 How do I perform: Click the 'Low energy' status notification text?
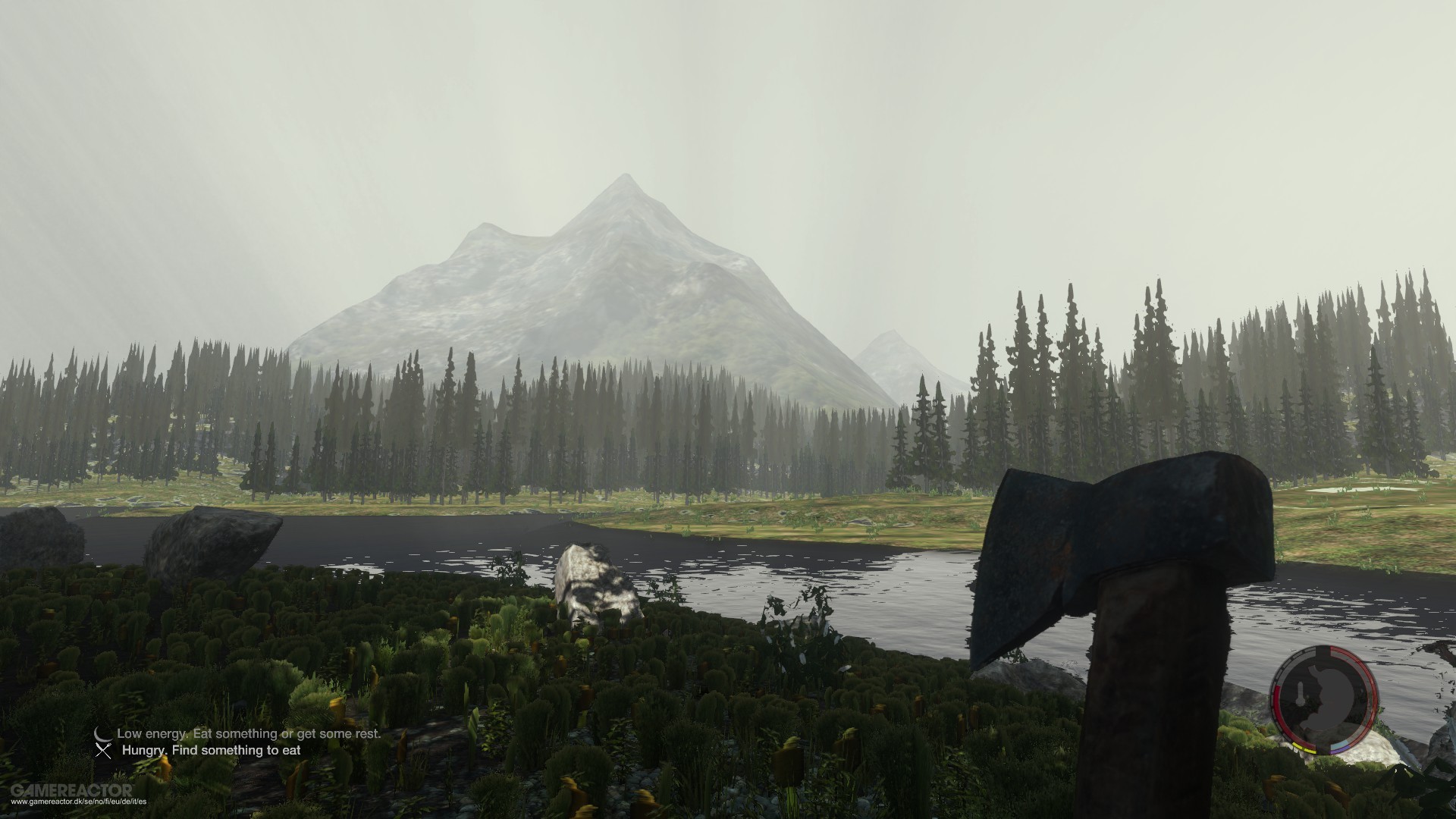tap(250, 733)
